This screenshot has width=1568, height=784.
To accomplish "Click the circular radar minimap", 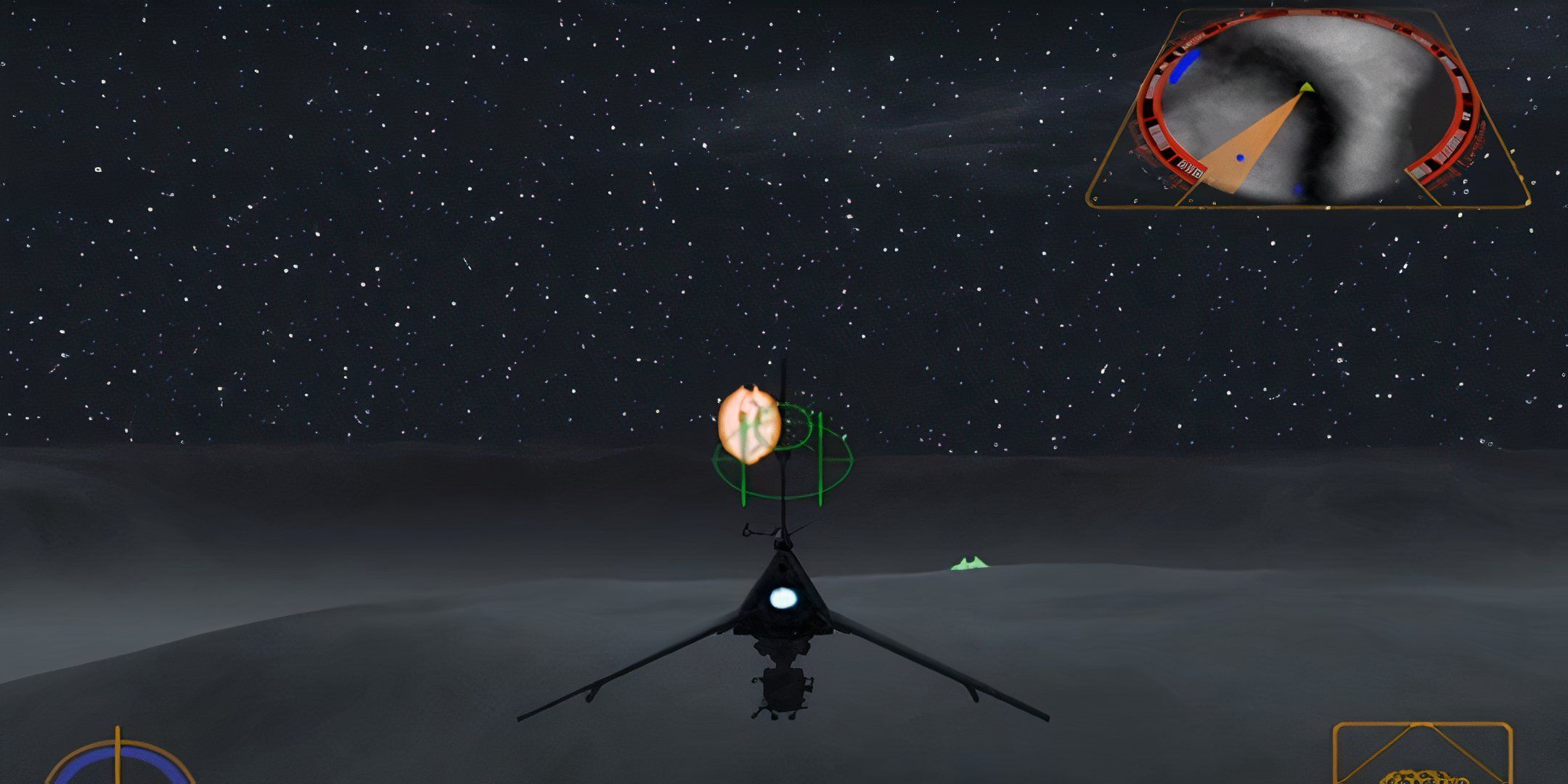I will pyautogui.click(x=1307, y=109).
